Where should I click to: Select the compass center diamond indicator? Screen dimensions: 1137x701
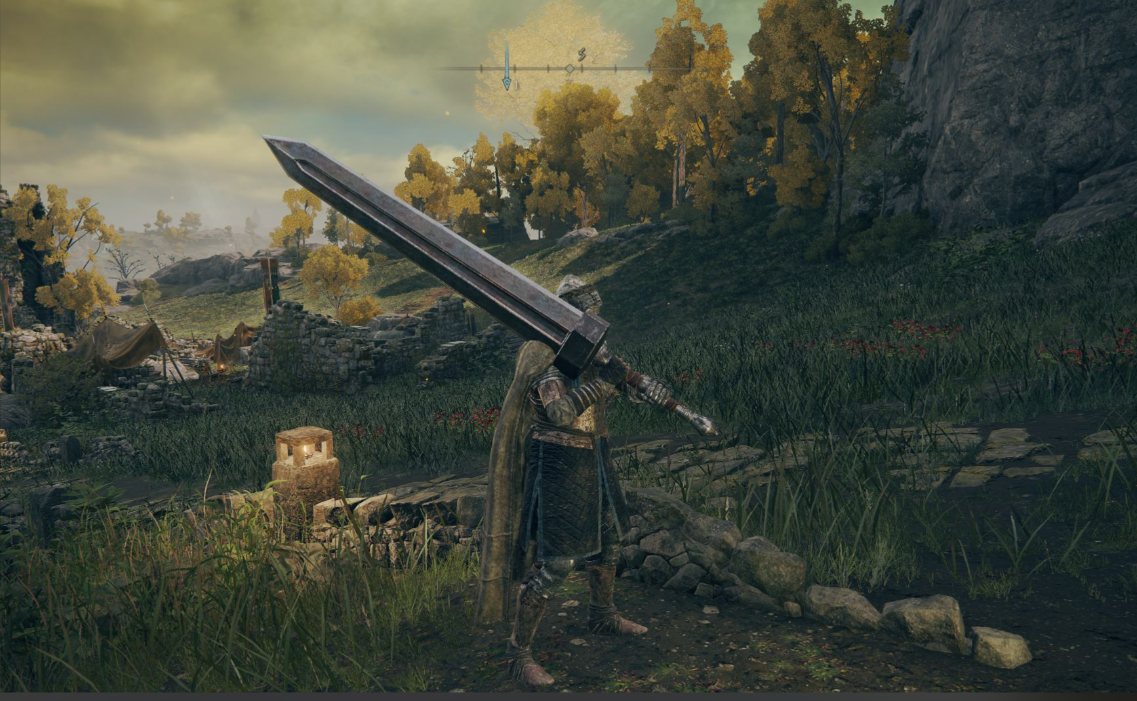(x=569, y=68)
